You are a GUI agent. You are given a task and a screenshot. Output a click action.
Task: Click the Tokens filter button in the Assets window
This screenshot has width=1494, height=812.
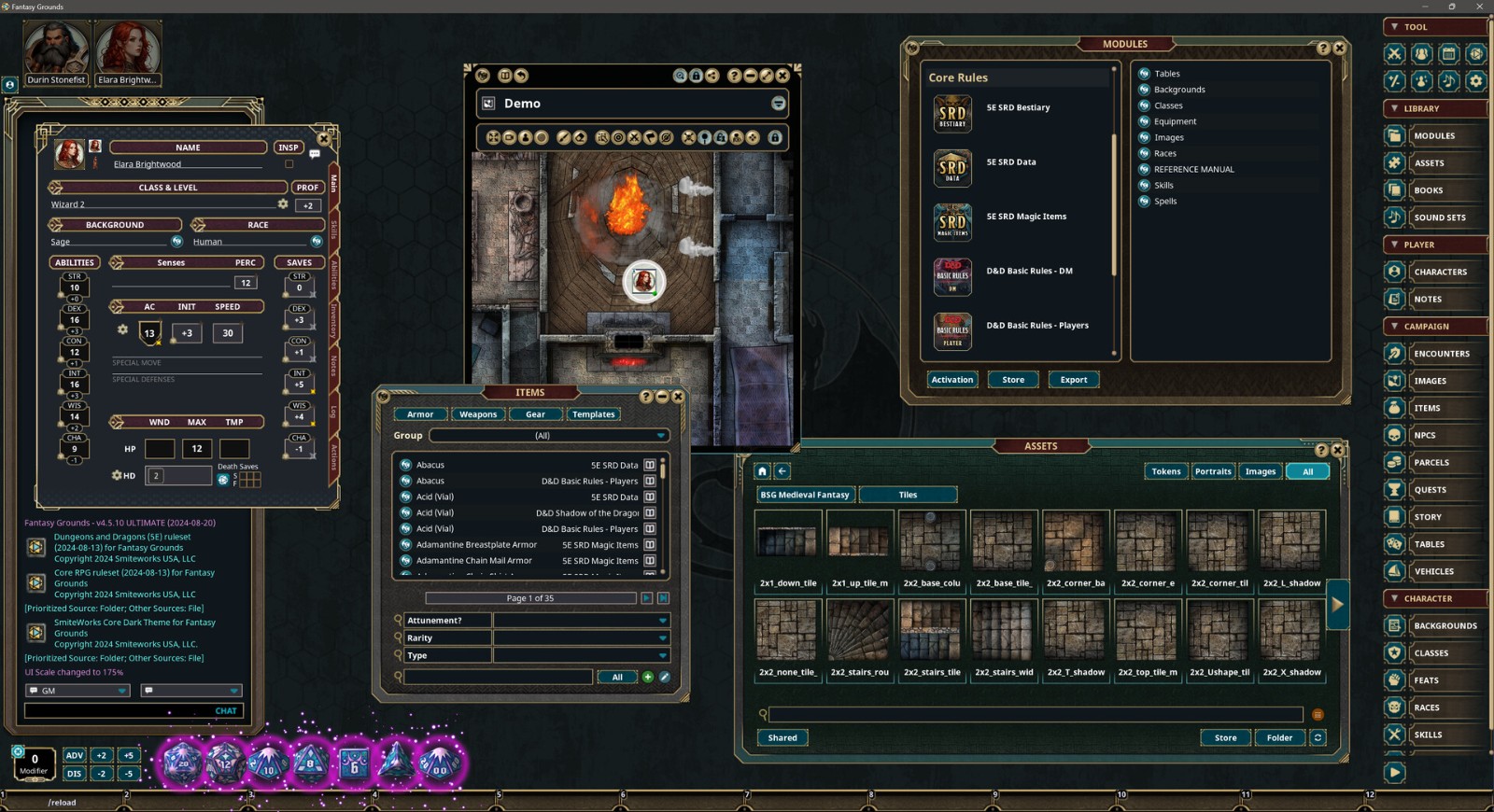pyautogui.click(x=1165, y=471)
